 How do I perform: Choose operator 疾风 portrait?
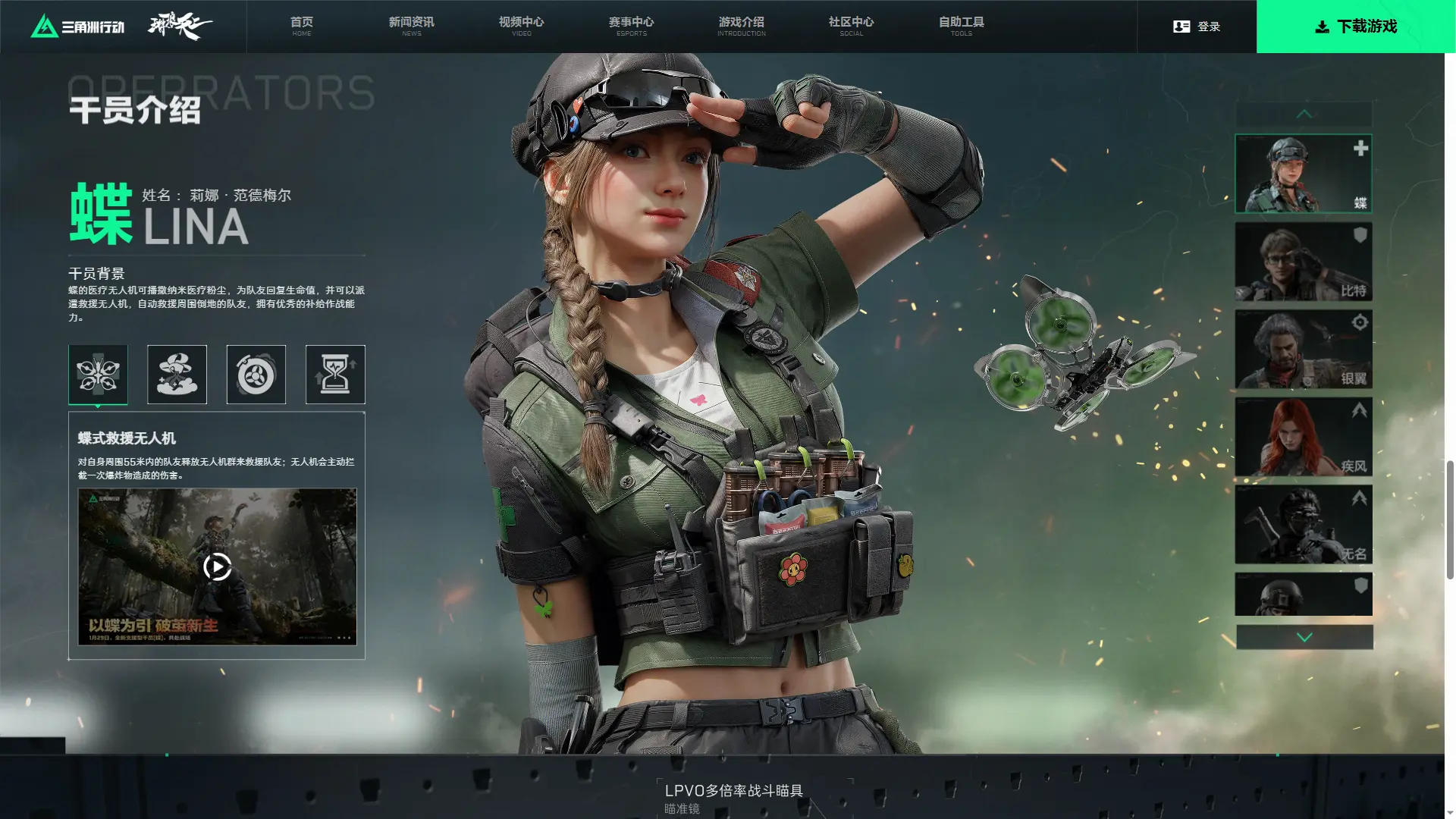(x=1303, y=437)
